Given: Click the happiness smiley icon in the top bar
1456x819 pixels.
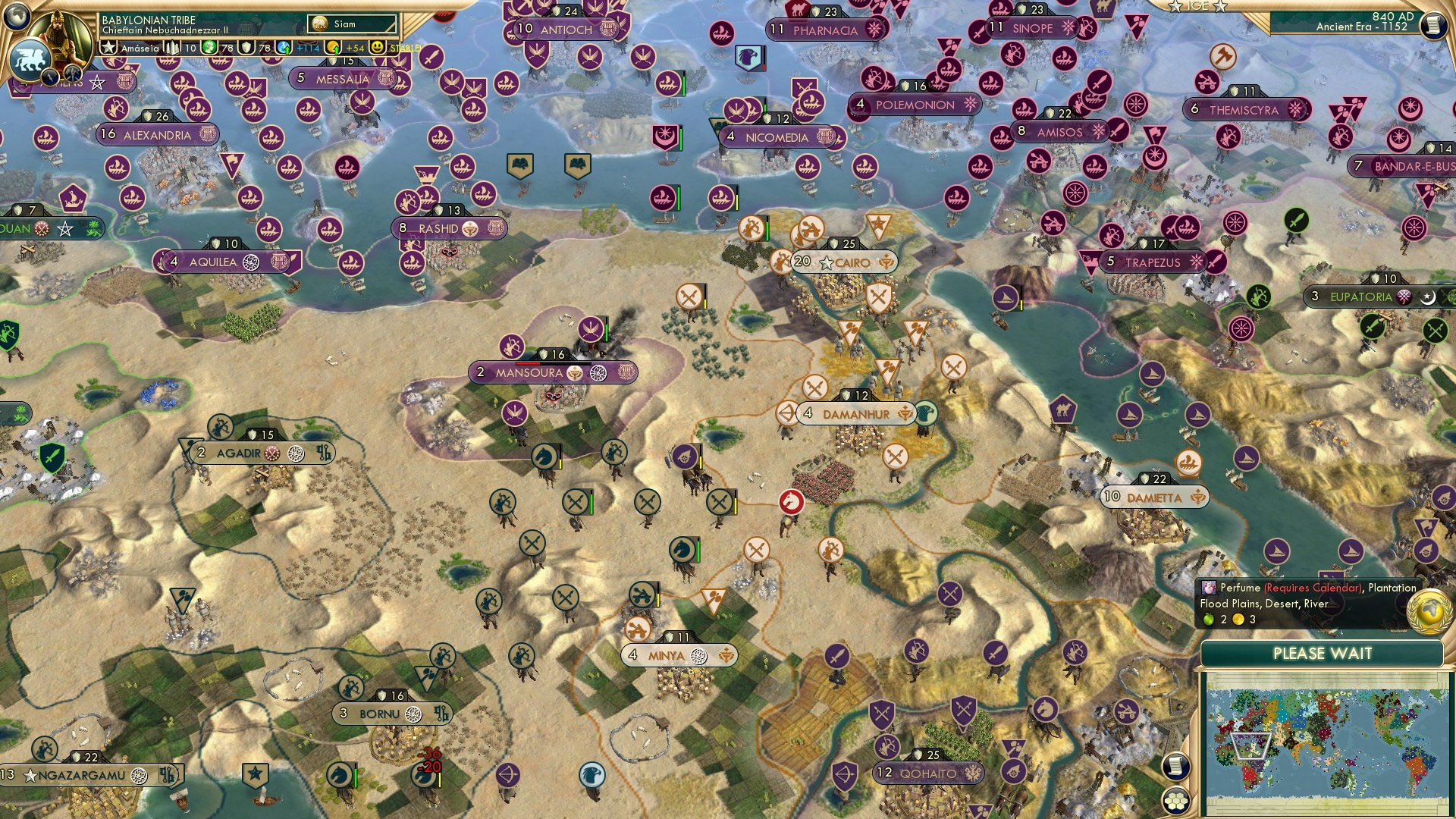Looking at the screenshot, I should point(376,46).
